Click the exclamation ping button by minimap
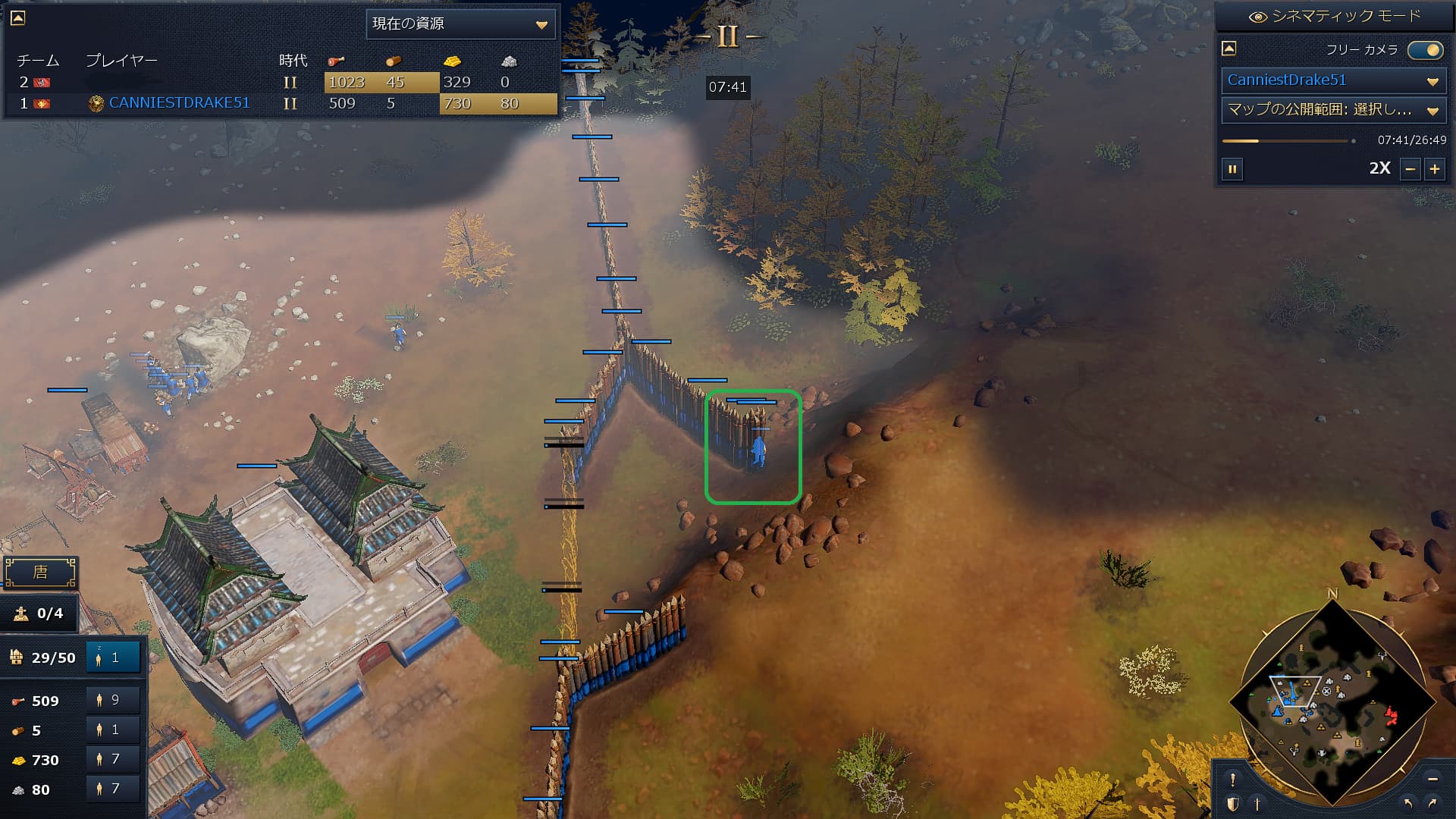 (x=1233, y=780)
